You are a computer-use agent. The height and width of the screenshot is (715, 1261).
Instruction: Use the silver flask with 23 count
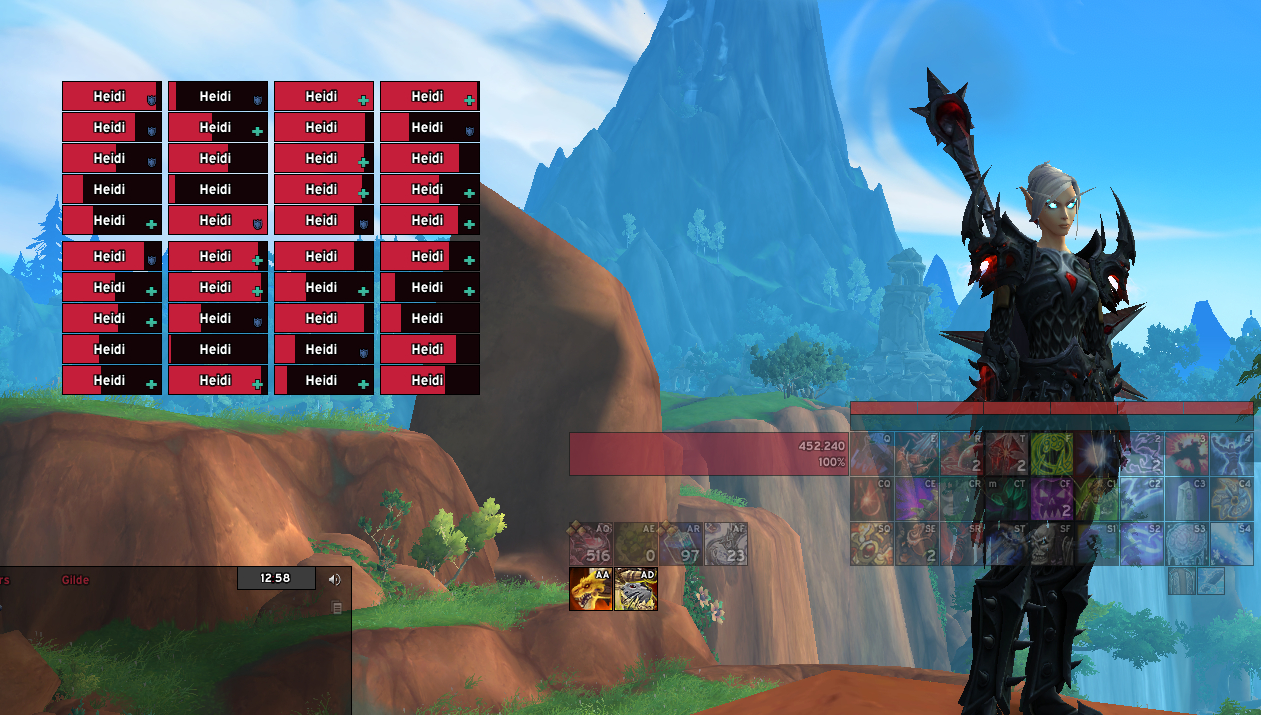(x=725, y=544)
